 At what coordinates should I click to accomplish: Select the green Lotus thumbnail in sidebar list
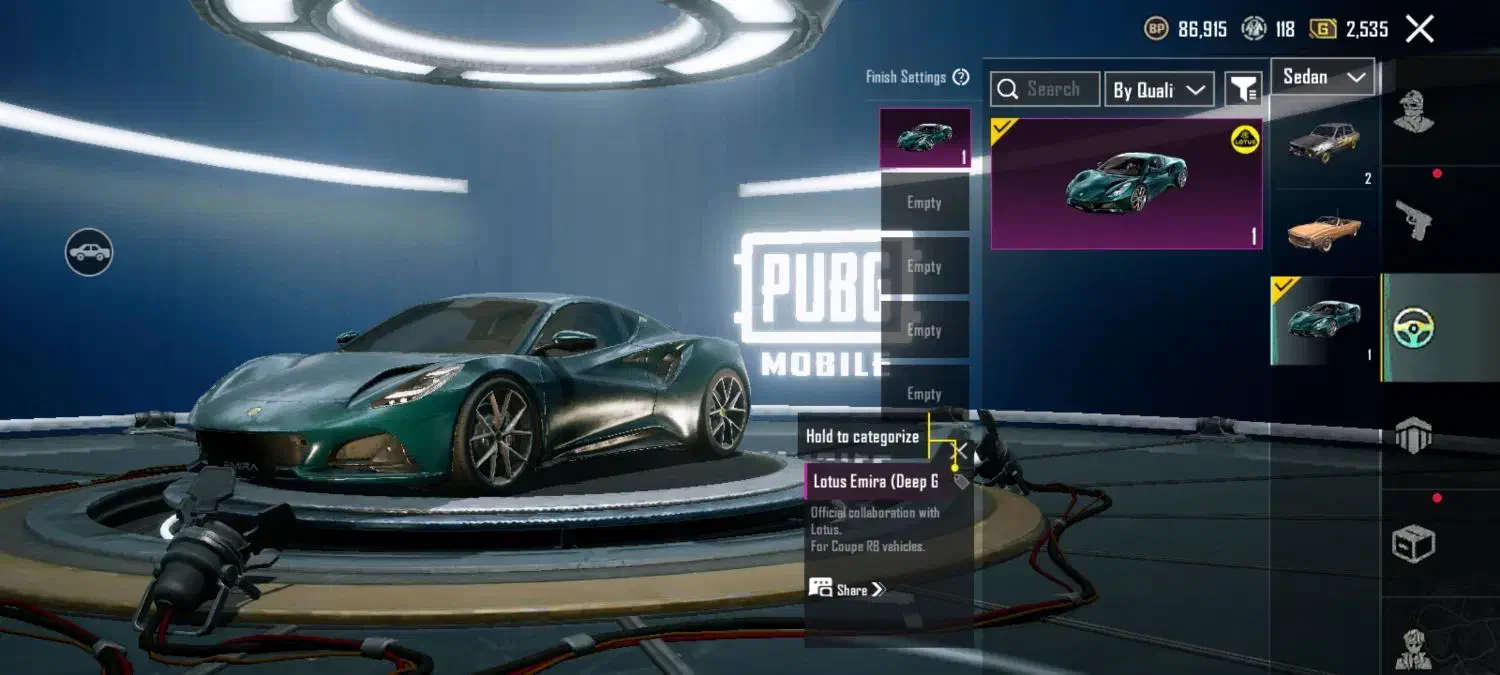point(1324,319)
